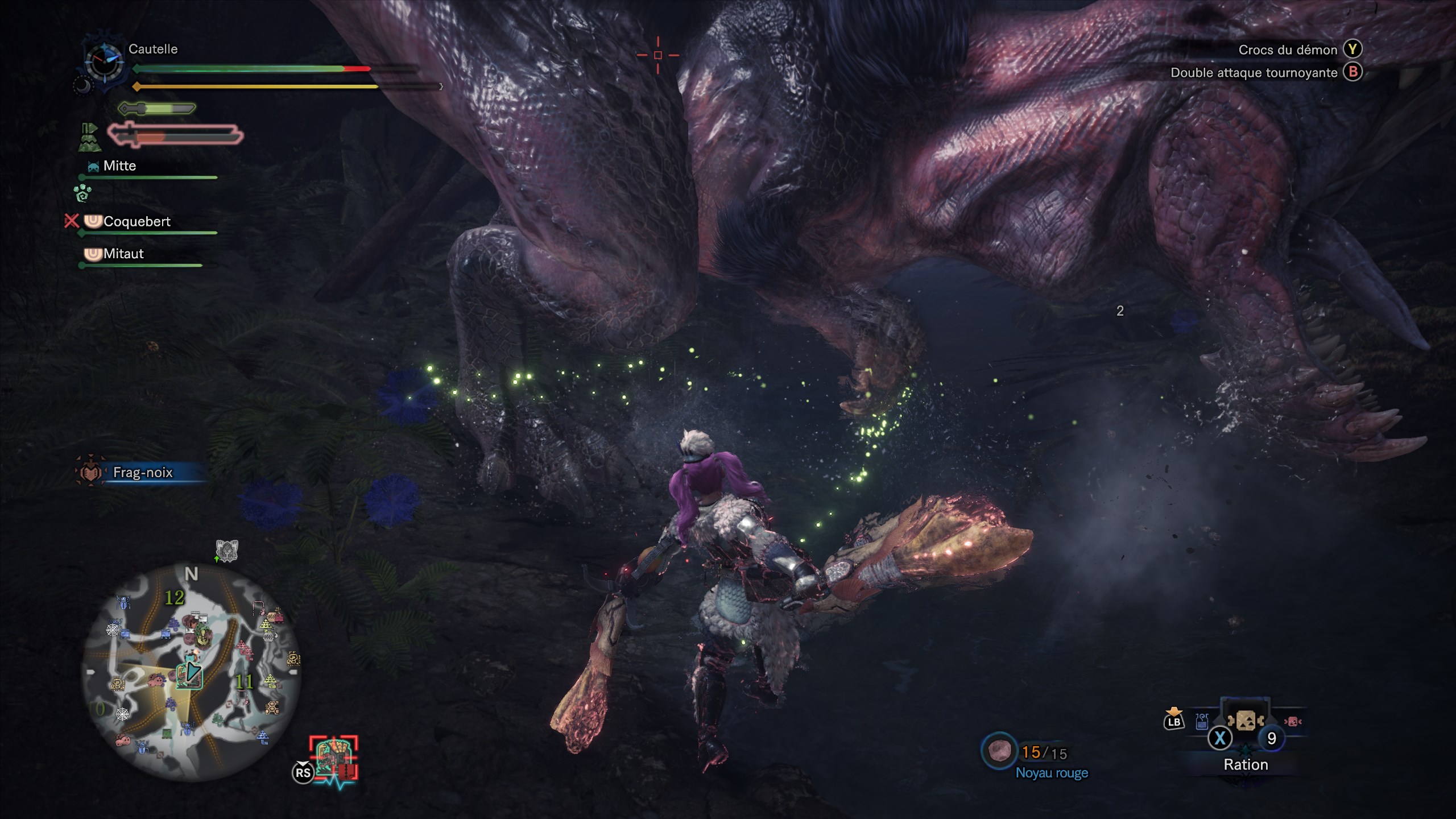Image resolution: width=1456 pixels, height=819 pixels.
Task: Click the Noyau rouge slinger ammo icon
Action: 999,751
